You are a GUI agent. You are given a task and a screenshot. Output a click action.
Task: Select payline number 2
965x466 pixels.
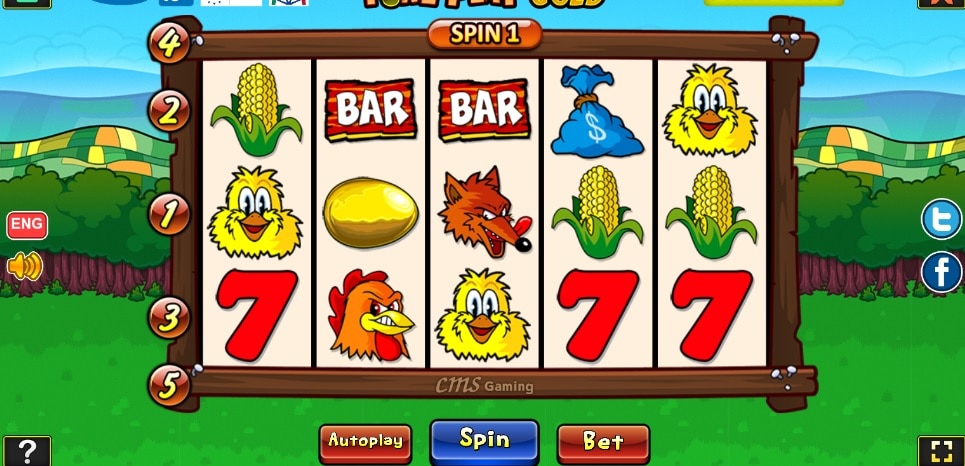coord(169,110)
